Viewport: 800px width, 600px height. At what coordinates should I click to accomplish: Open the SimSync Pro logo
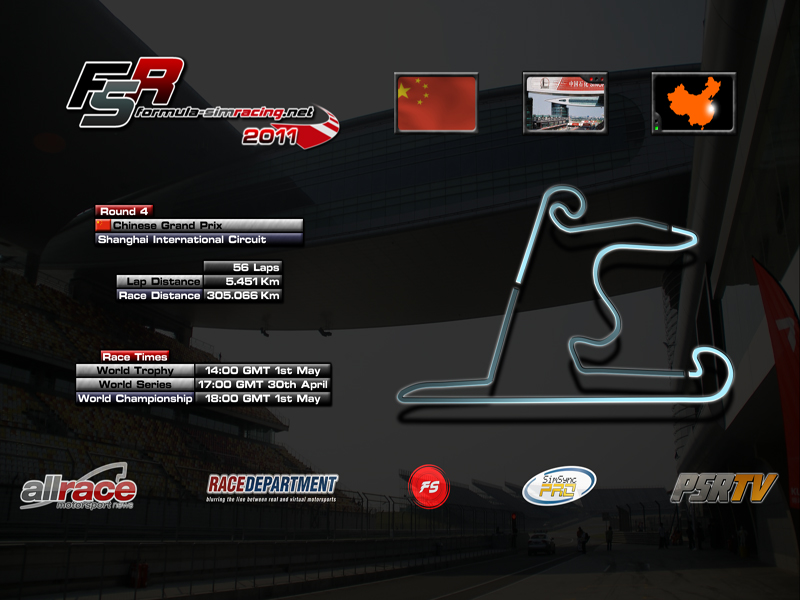pyautogui.click(x=559, y=487)
